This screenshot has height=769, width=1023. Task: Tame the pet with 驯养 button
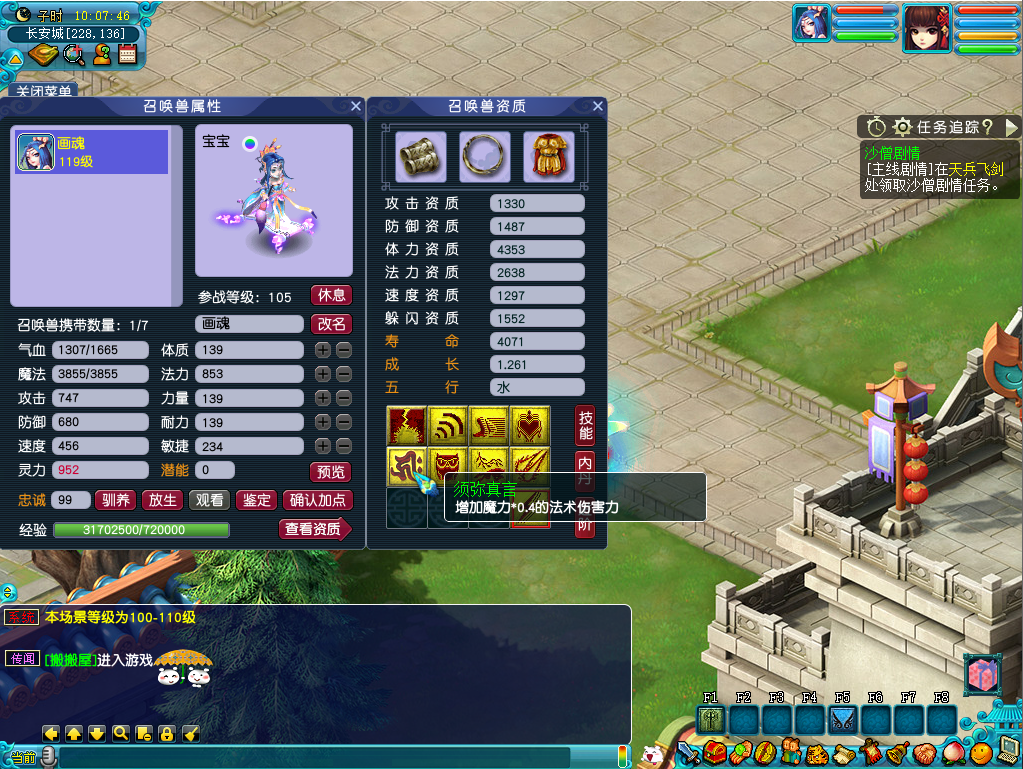(x=116, y=500)
